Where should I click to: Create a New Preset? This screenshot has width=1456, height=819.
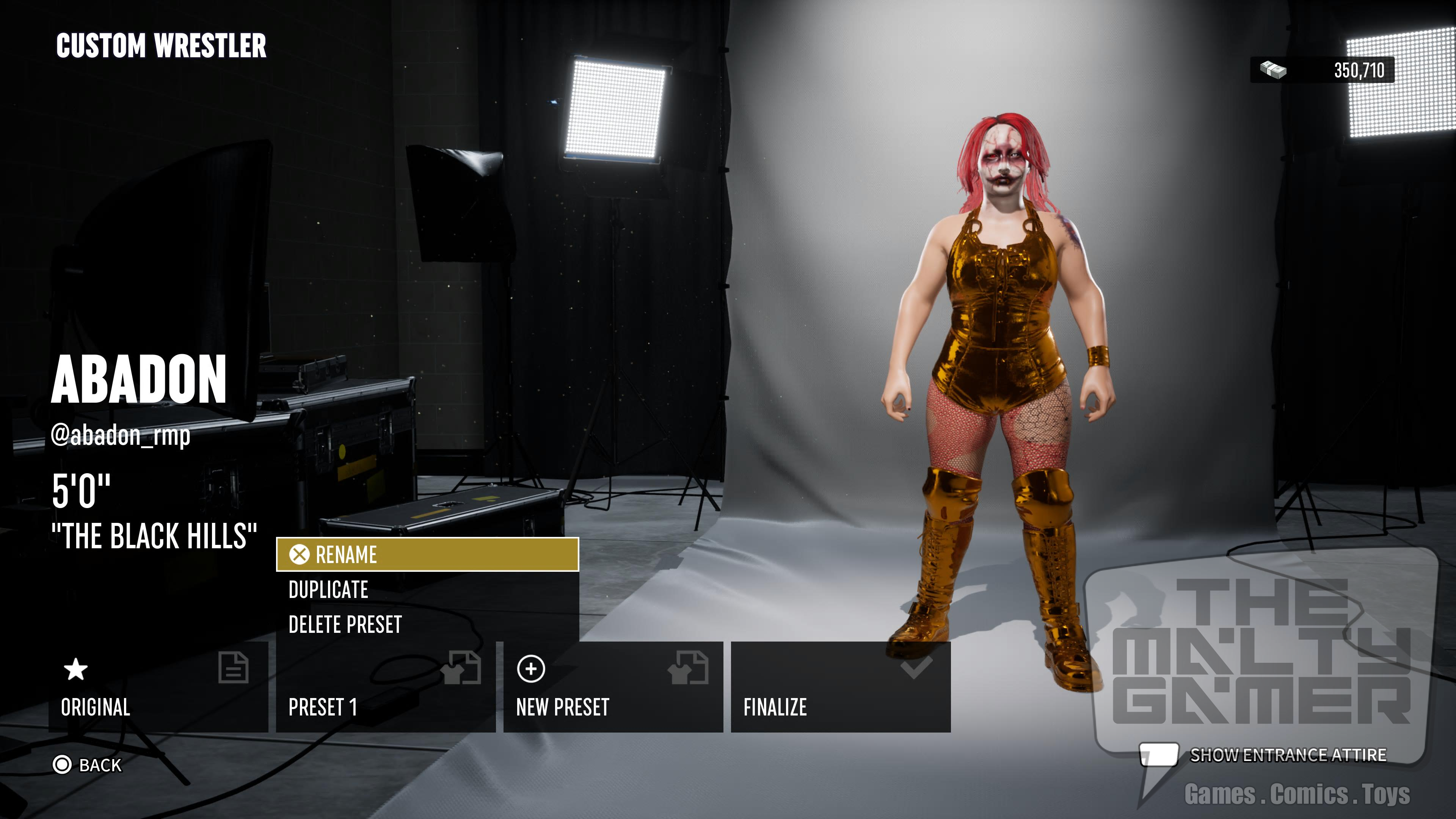point(613,687)
